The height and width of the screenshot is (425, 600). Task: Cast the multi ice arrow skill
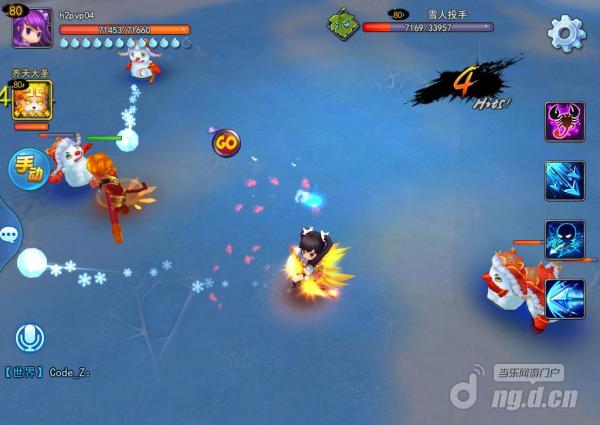point(564,181)
